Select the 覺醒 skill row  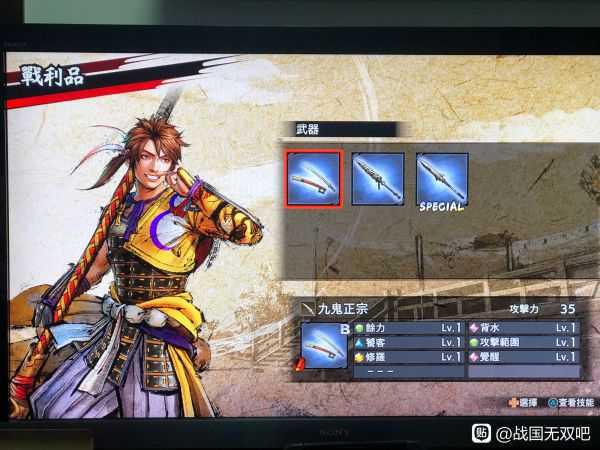coord(523,357)
